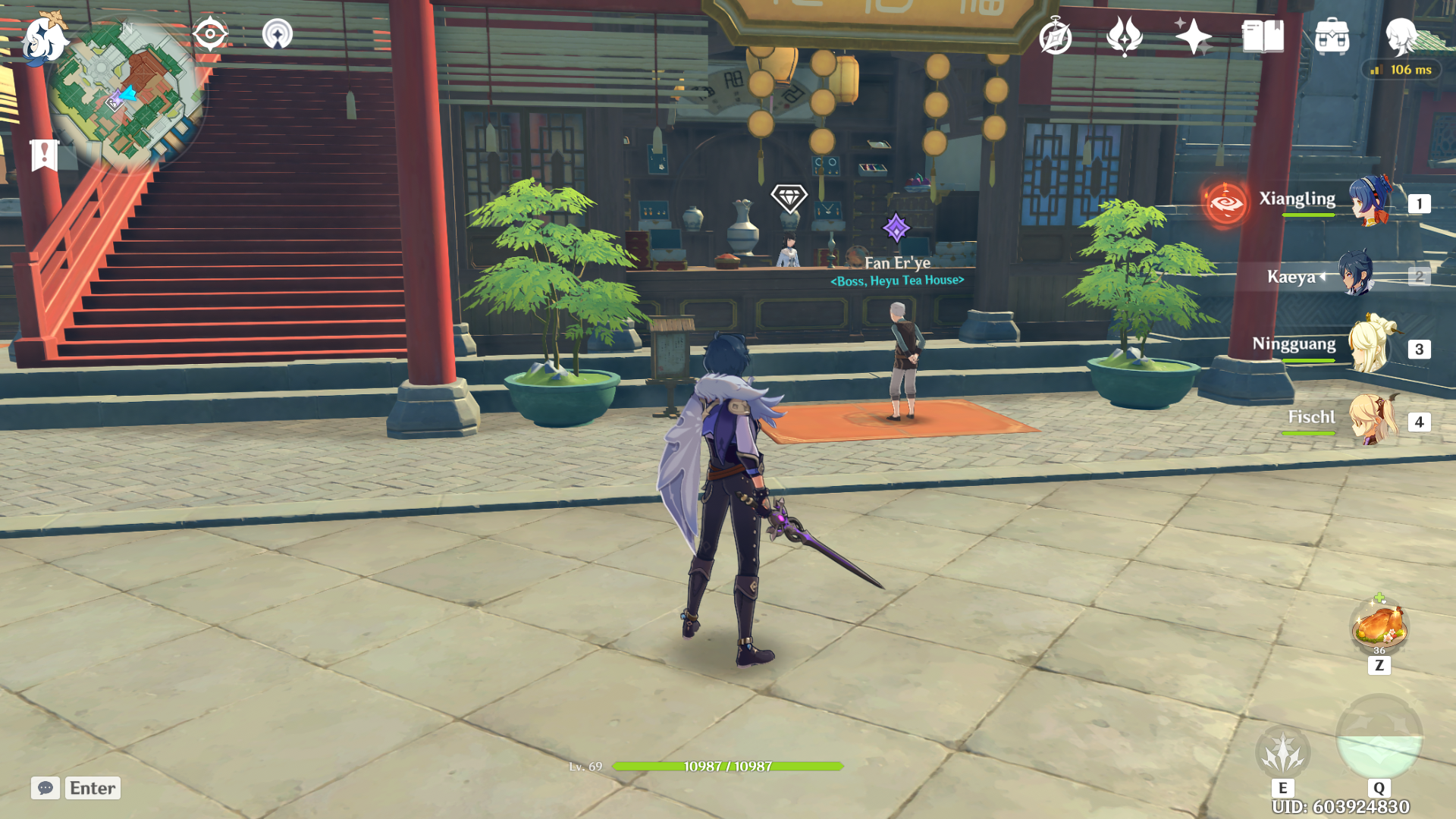Image resolution: width=1456 pixels, height=819 pixels.
Task: Use the roast chicken food gadget
Action: point(1379,626)
